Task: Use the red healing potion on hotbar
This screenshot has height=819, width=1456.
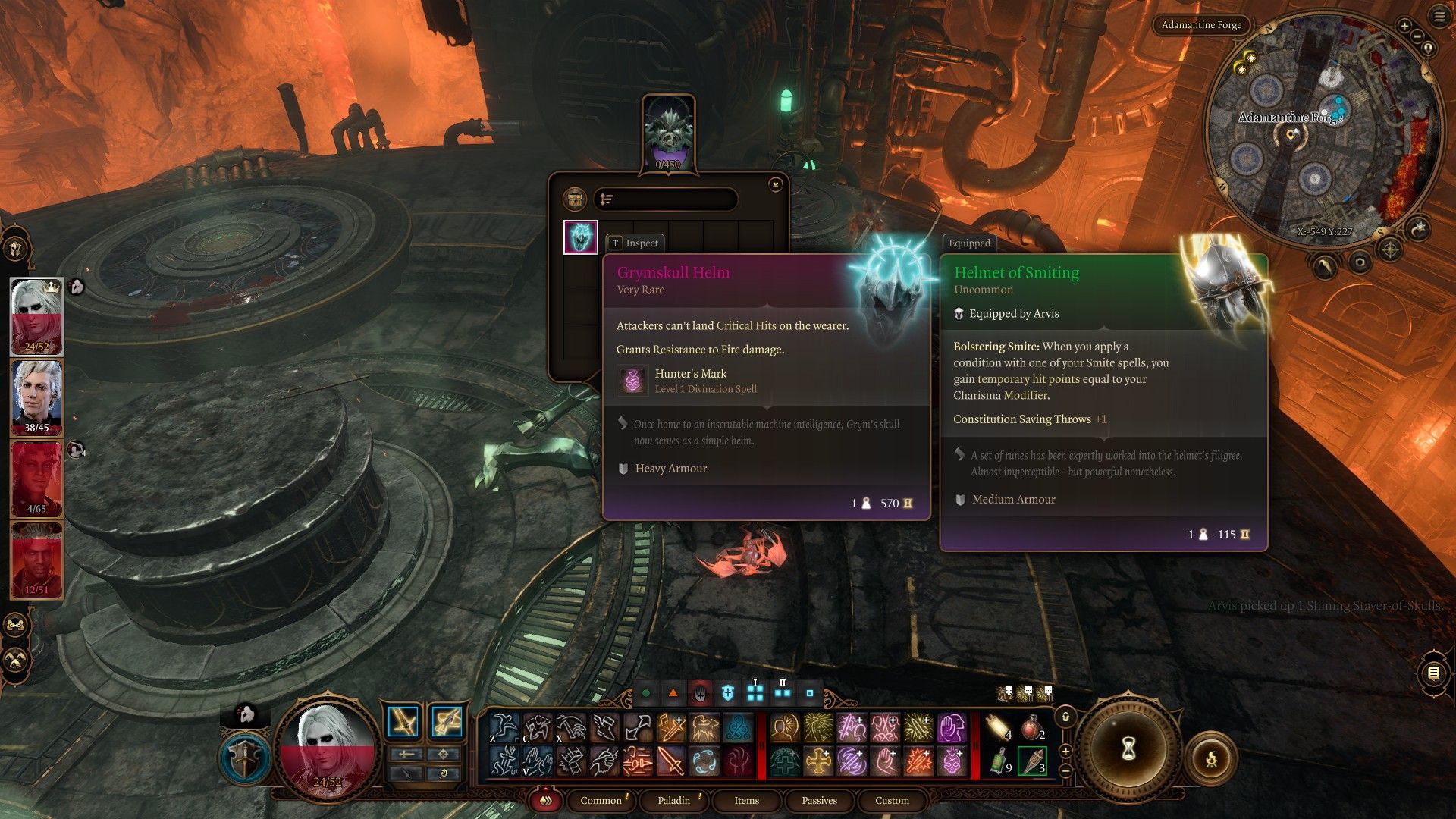Action: point(1031,728)
